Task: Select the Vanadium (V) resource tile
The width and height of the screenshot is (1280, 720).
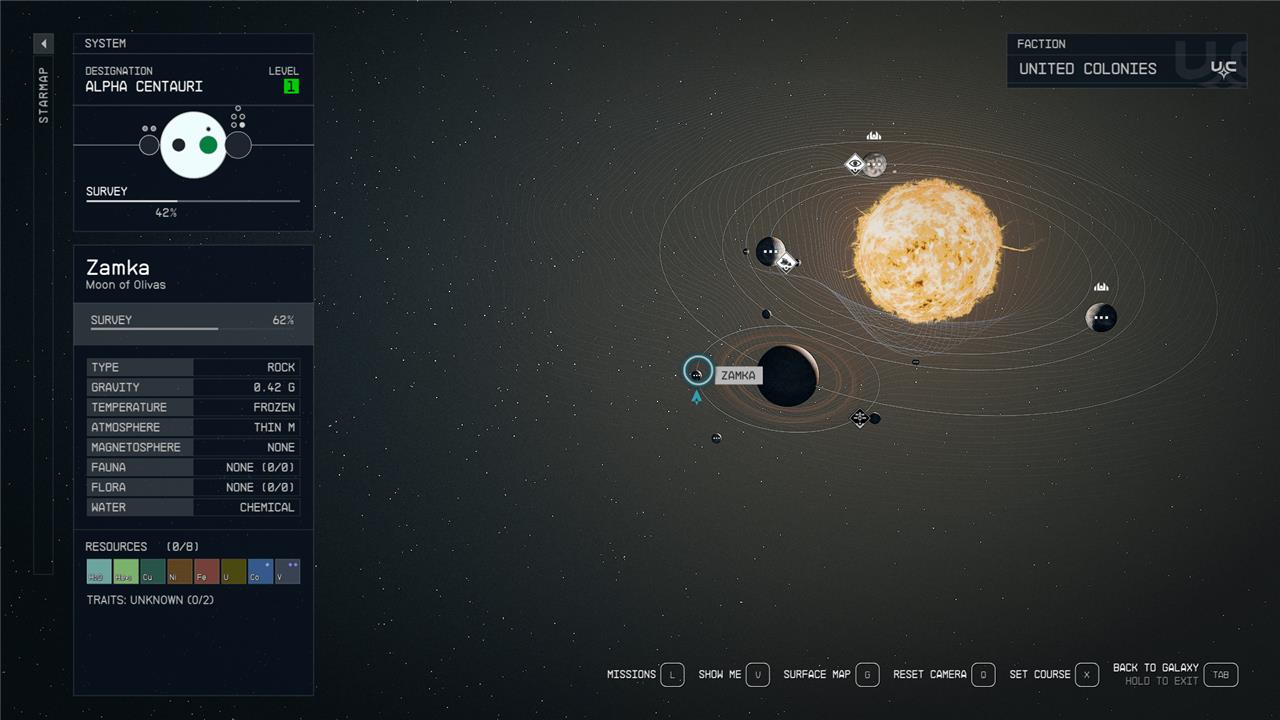Action: 287,571
